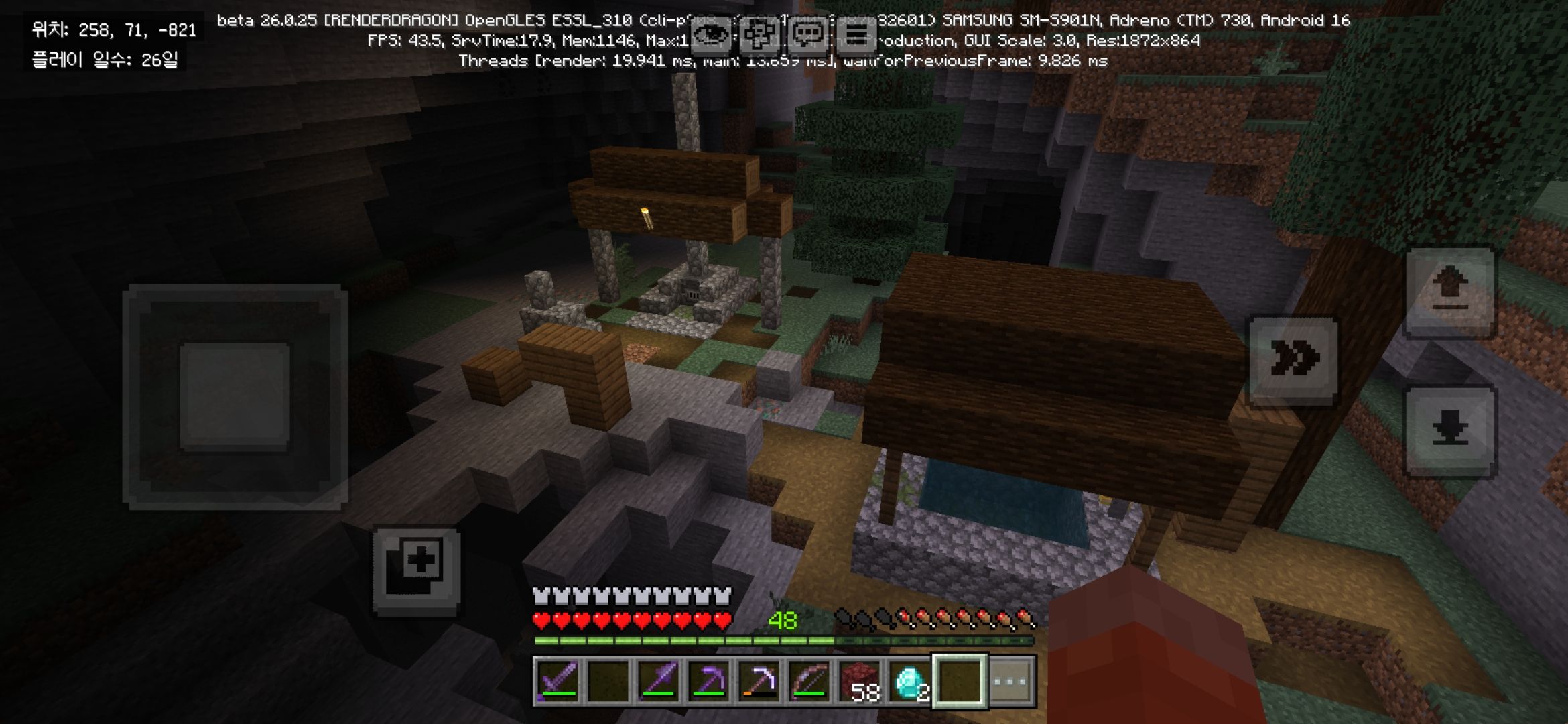Viewport: 1568px width, 724px height.
Task: Open inventory with the three-dots button
Action: click(1011, 682)
